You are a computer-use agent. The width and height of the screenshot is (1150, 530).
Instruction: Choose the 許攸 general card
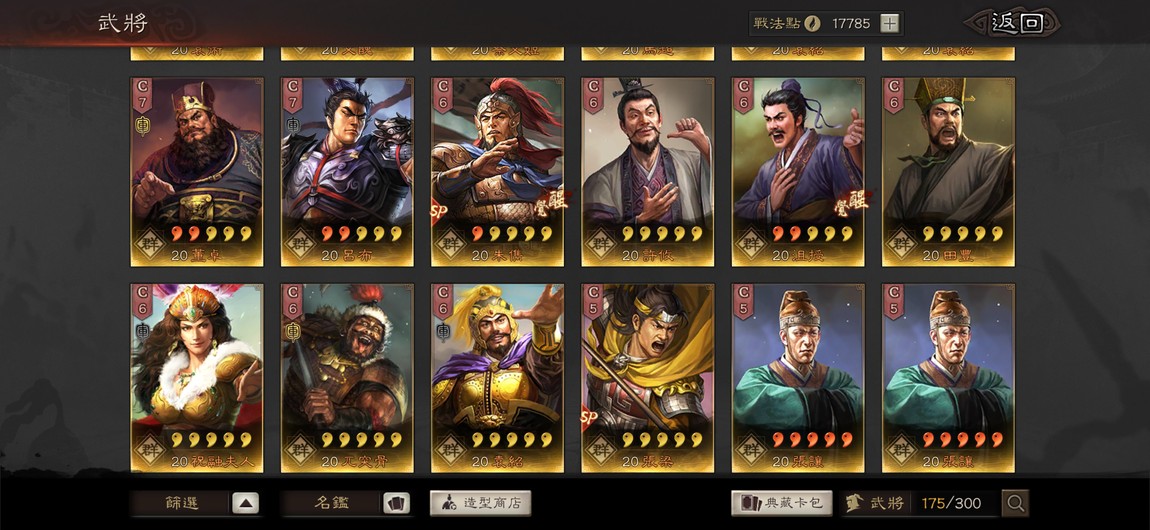point(647,171)
